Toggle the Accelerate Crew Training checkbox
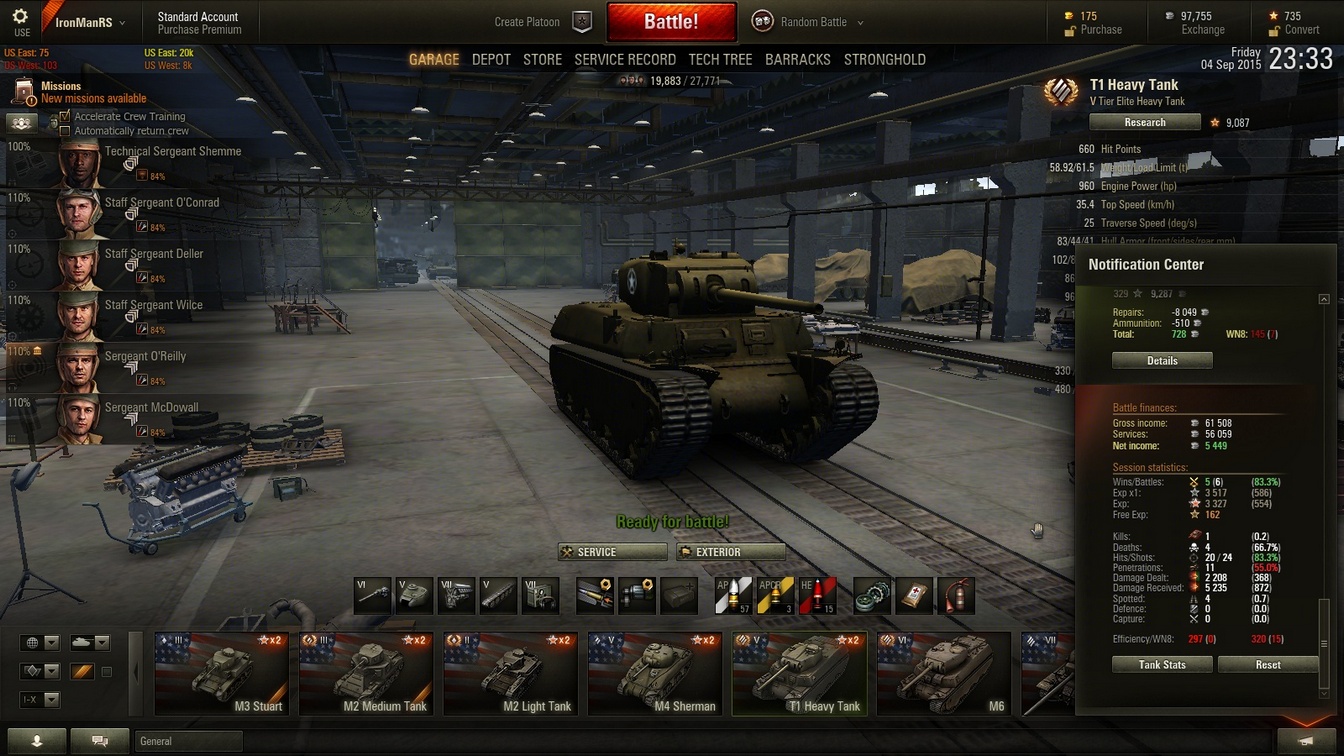Screen dimensions: 1344x756 (65, 117)
